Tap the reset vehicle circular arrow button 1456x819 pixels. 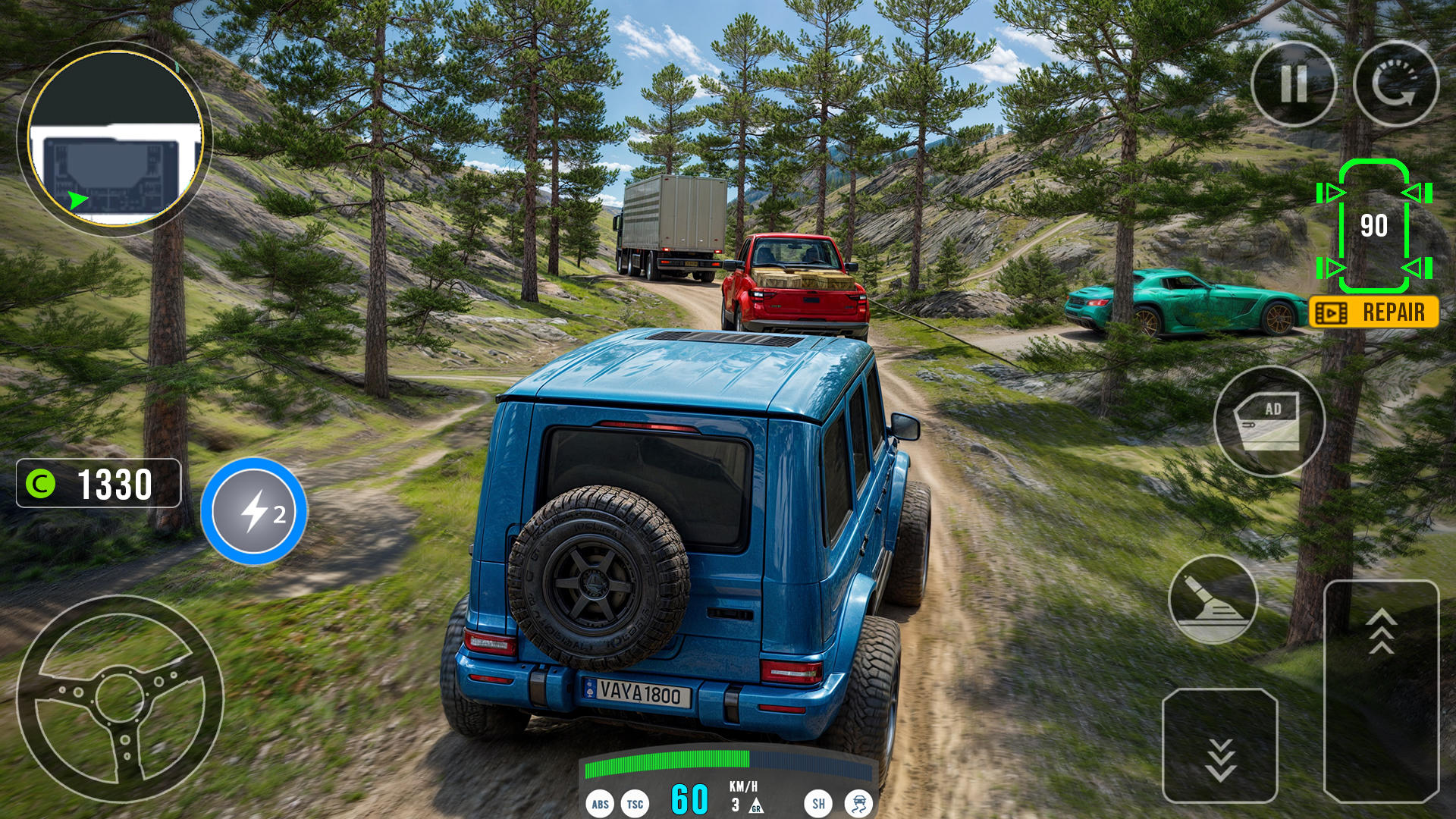pos(1395,83)
